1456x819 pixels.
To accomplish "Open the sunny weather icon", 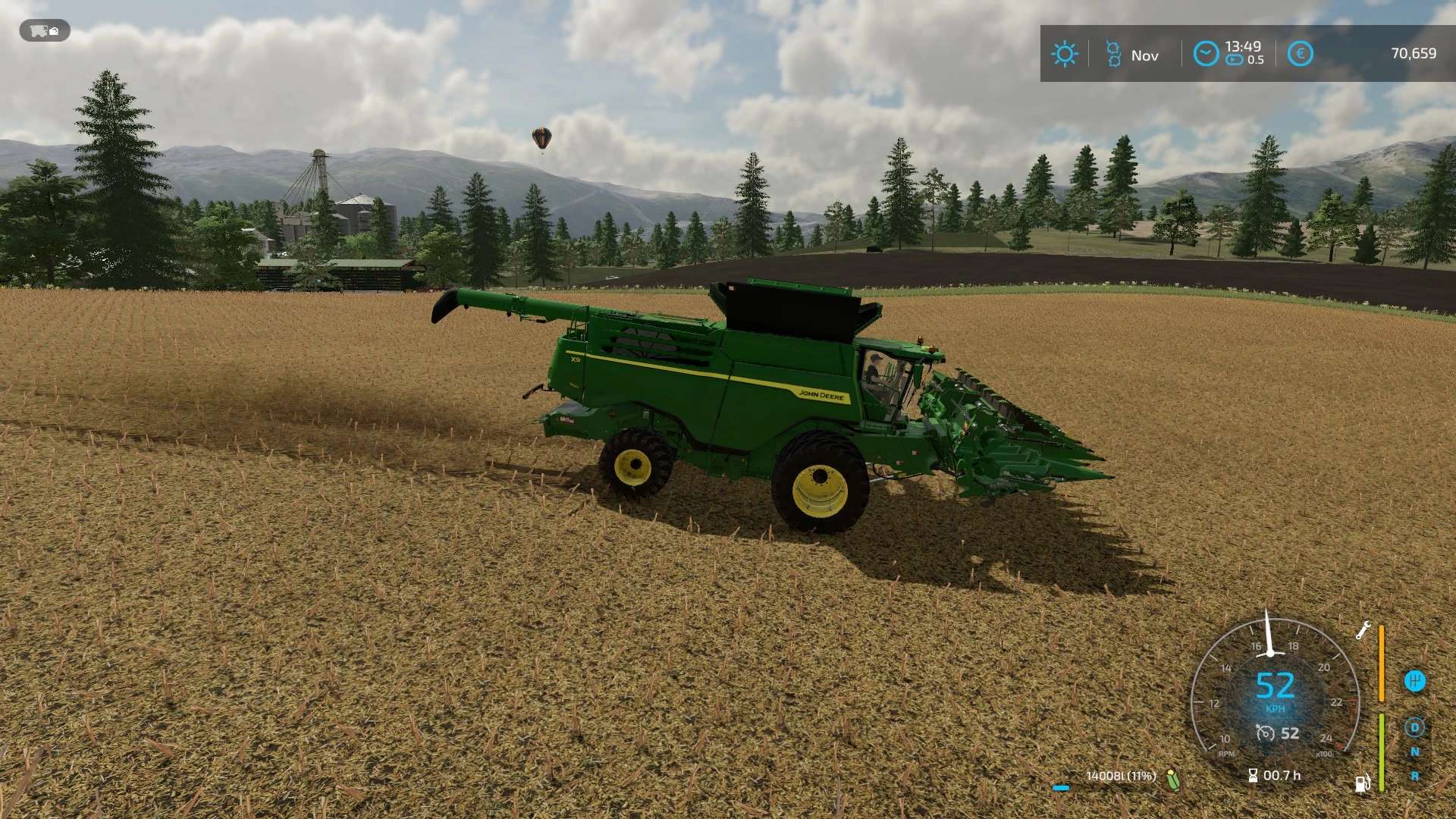I will pyautogui.click(x=1064, y=55).
